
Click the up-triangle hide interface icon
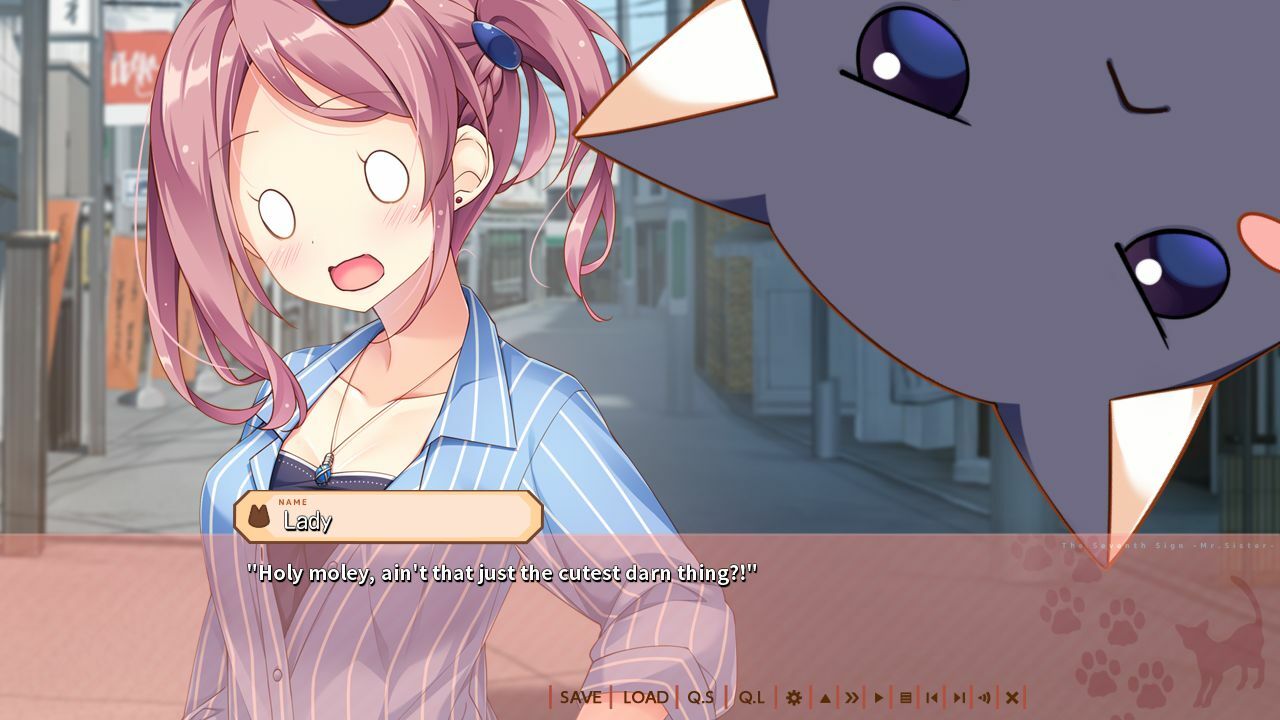coord(826,697)
